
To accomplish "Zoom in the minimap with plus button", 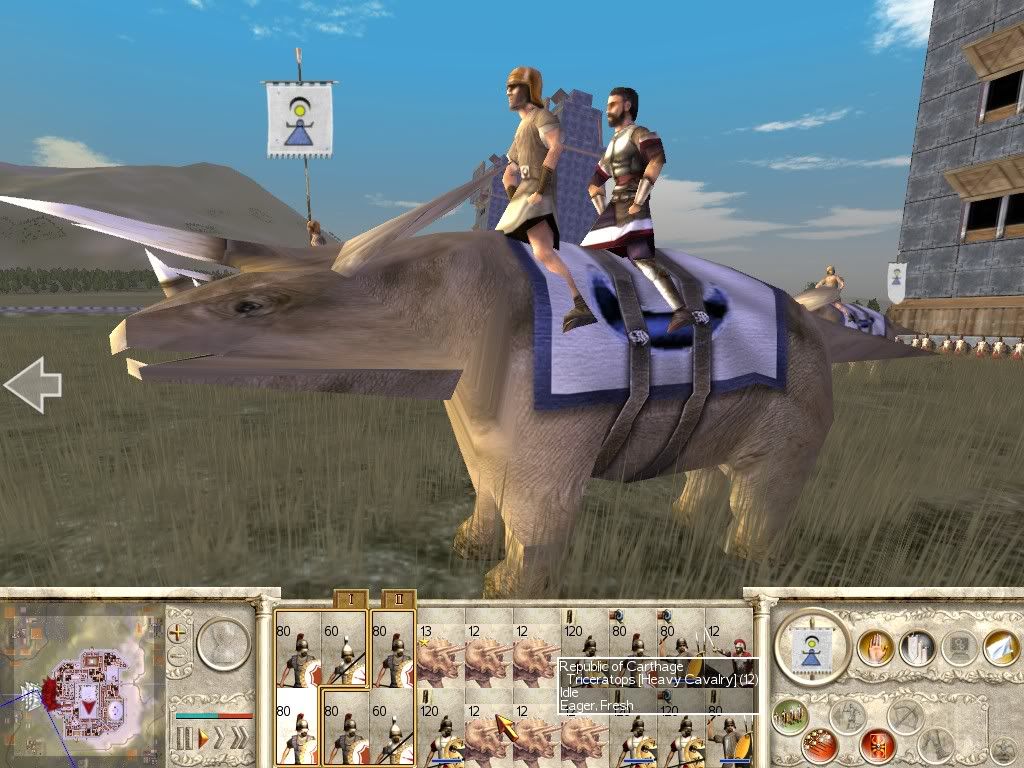I will click(x=179, y=632).
